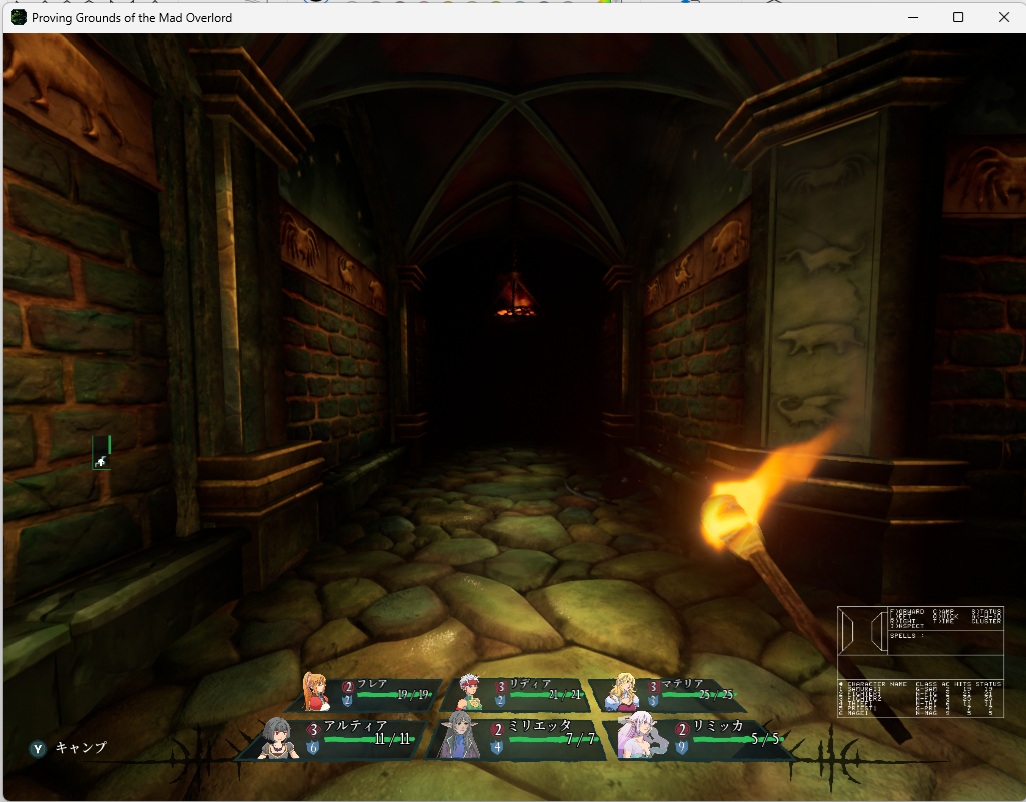Maximize the game window

957,17
